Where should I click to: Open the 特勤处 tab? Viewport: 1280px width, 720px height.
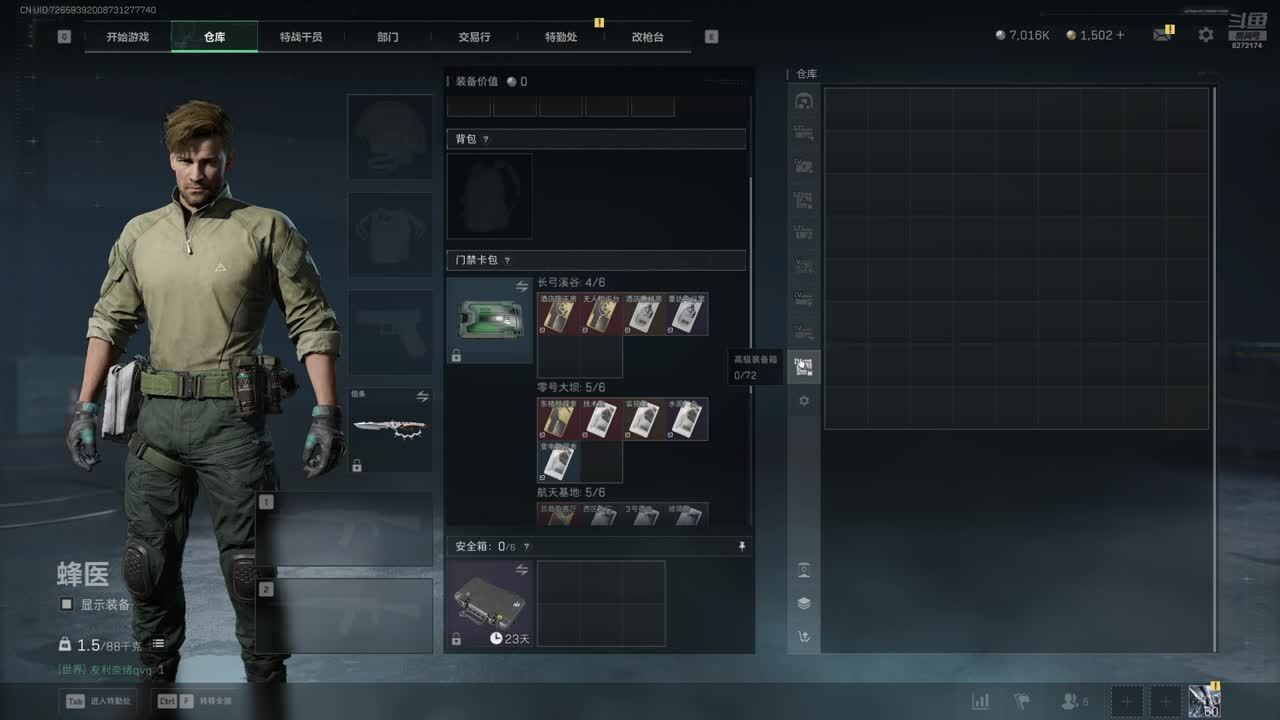[561, 37]
